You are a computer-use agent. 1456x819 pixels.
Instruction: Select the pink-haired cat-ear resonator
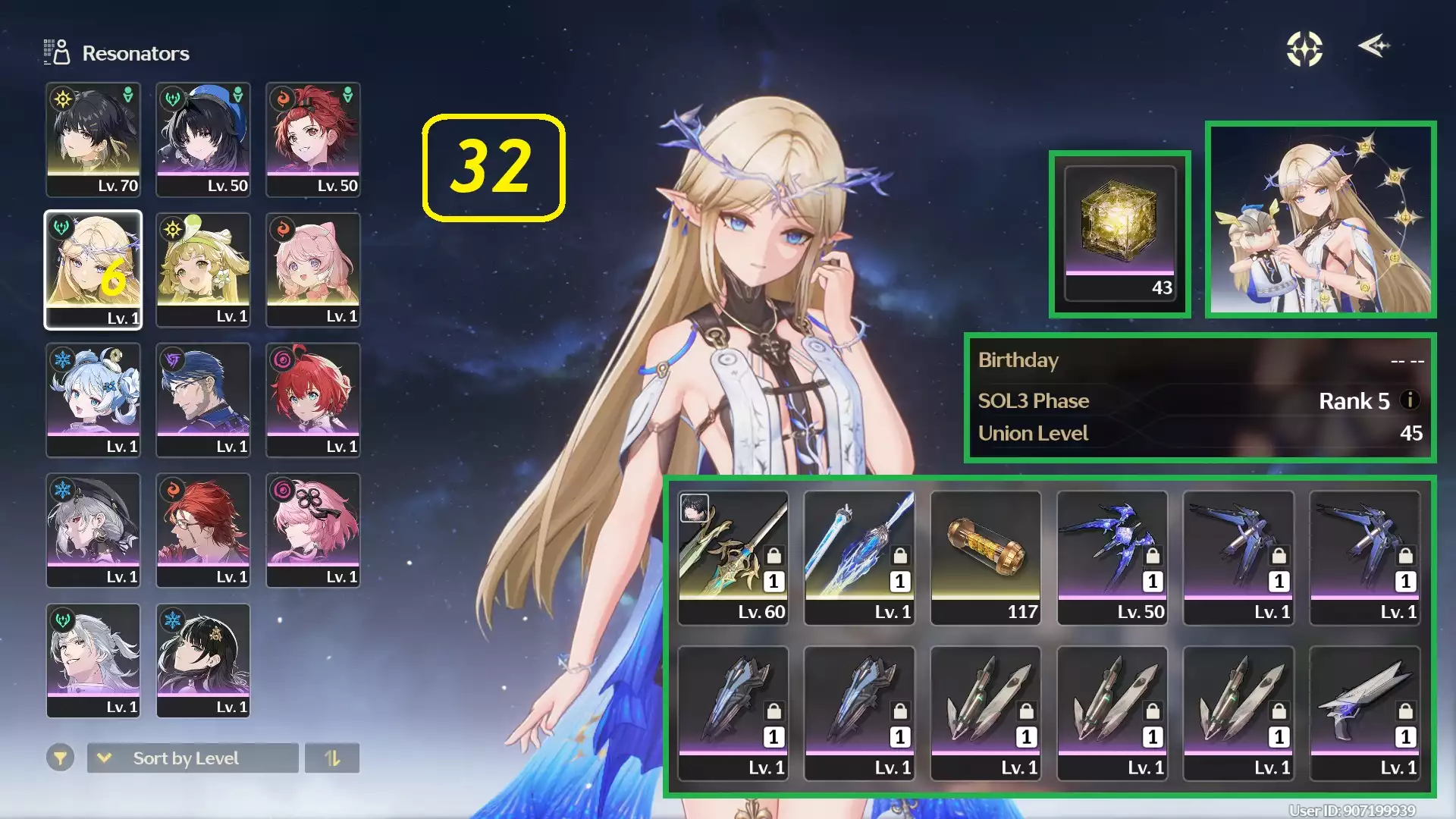click(x=313, y=270)
